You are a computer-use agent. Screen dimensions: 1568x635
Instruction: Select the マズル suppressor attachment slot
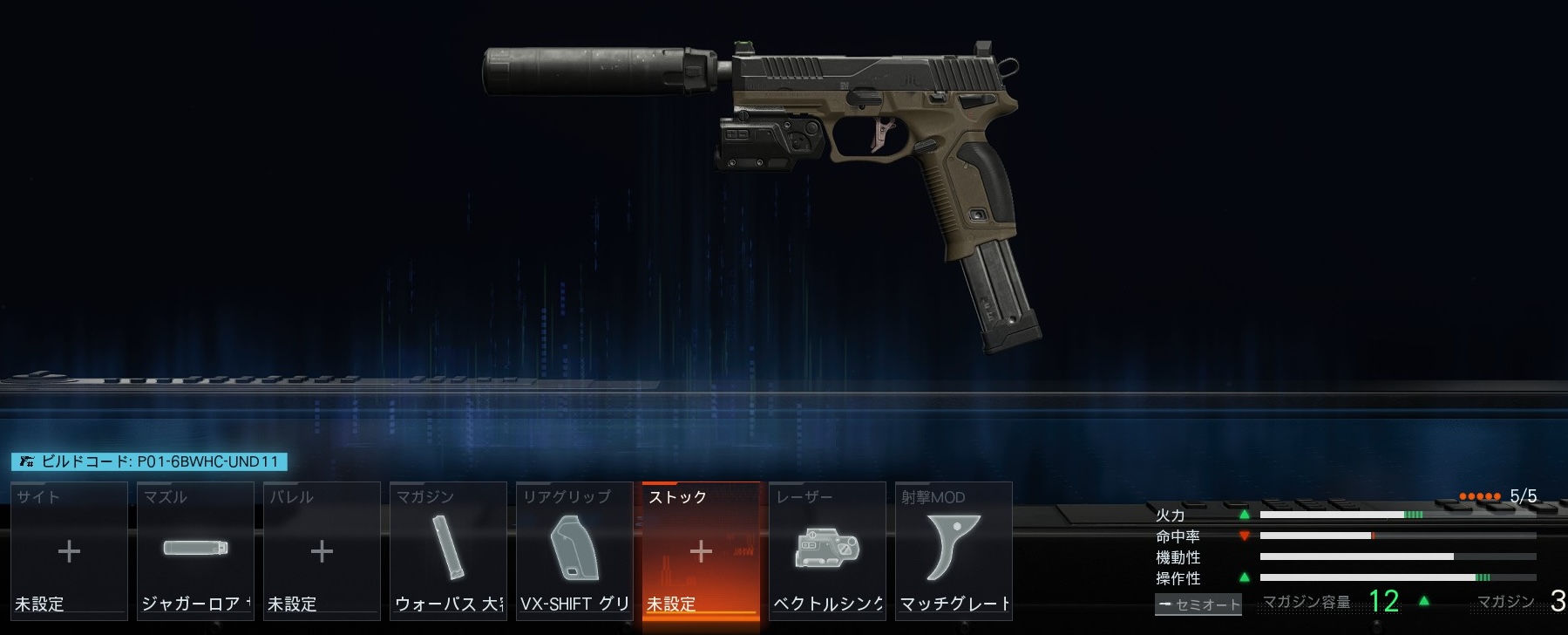click(x=195, y=550)
